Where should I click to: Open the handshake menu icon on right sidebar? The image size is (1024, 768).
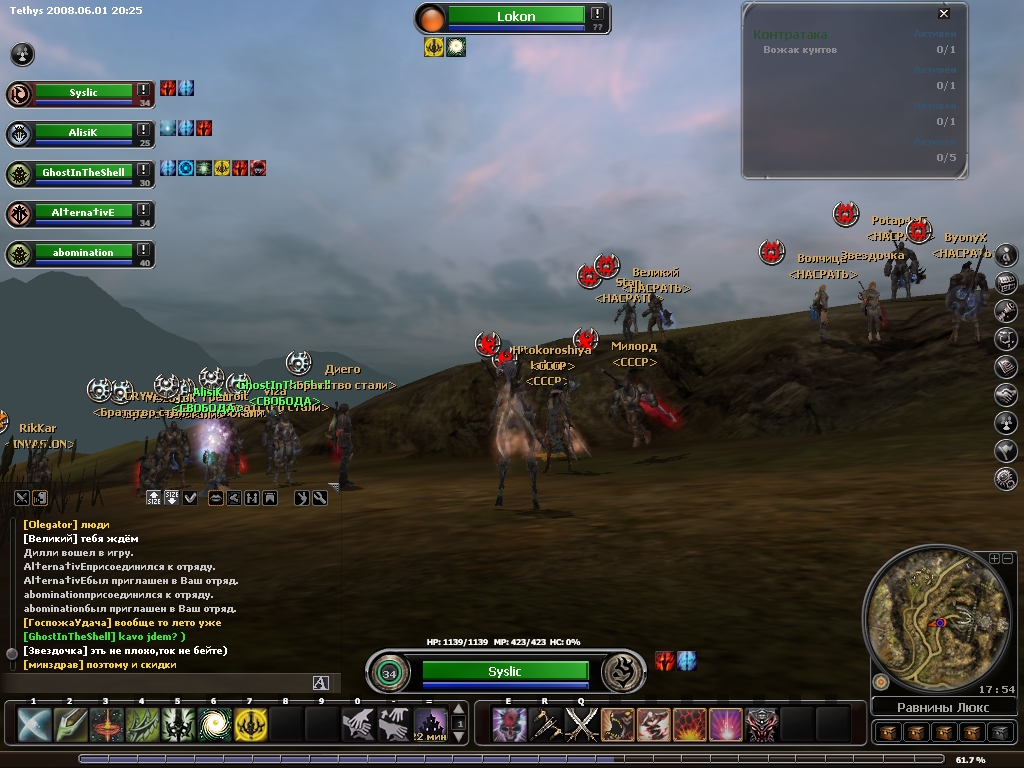click(1006, 395)
